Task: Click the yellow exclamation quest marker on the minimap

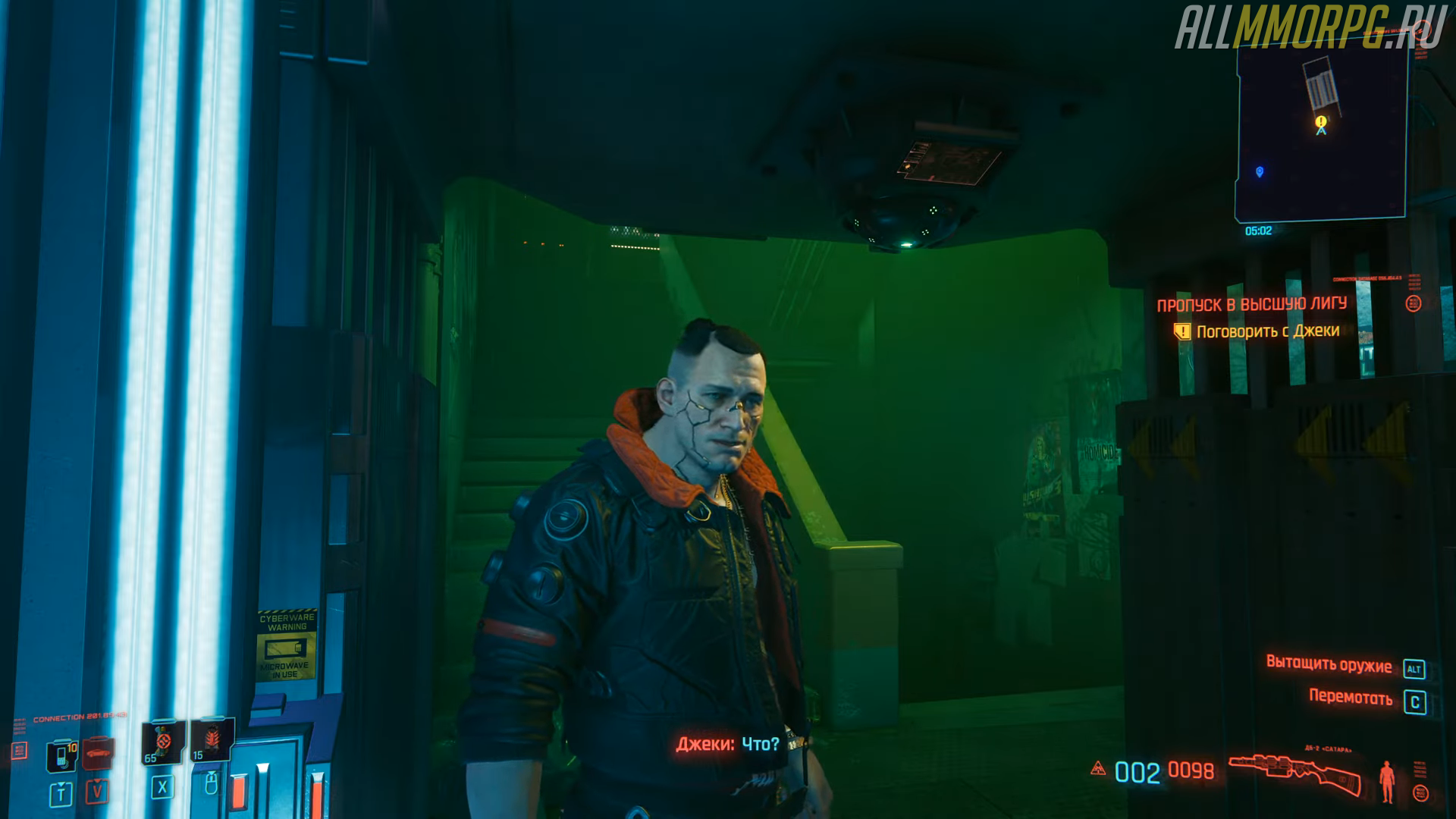Action: tap(1319, 121)
